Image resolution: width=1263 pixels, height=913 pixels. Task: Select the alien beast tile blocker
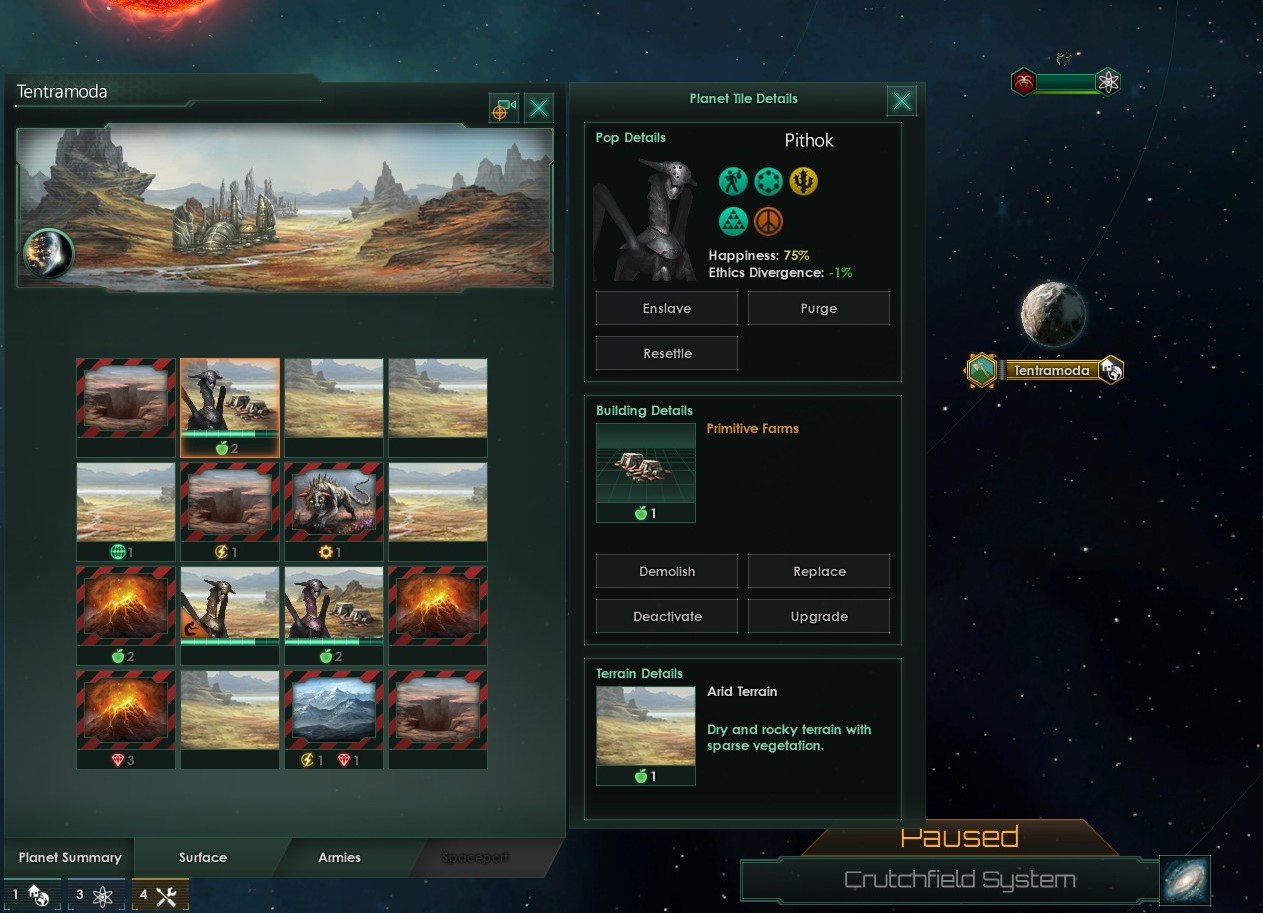pyautogui.click(x=333, y=501)
